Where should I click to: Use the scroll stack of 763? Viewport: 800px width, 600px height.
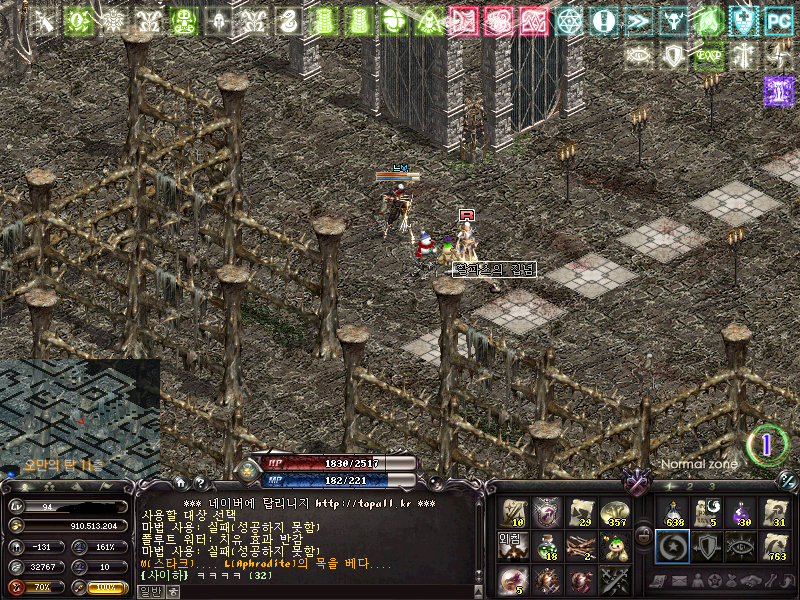(x=775, y=546)
